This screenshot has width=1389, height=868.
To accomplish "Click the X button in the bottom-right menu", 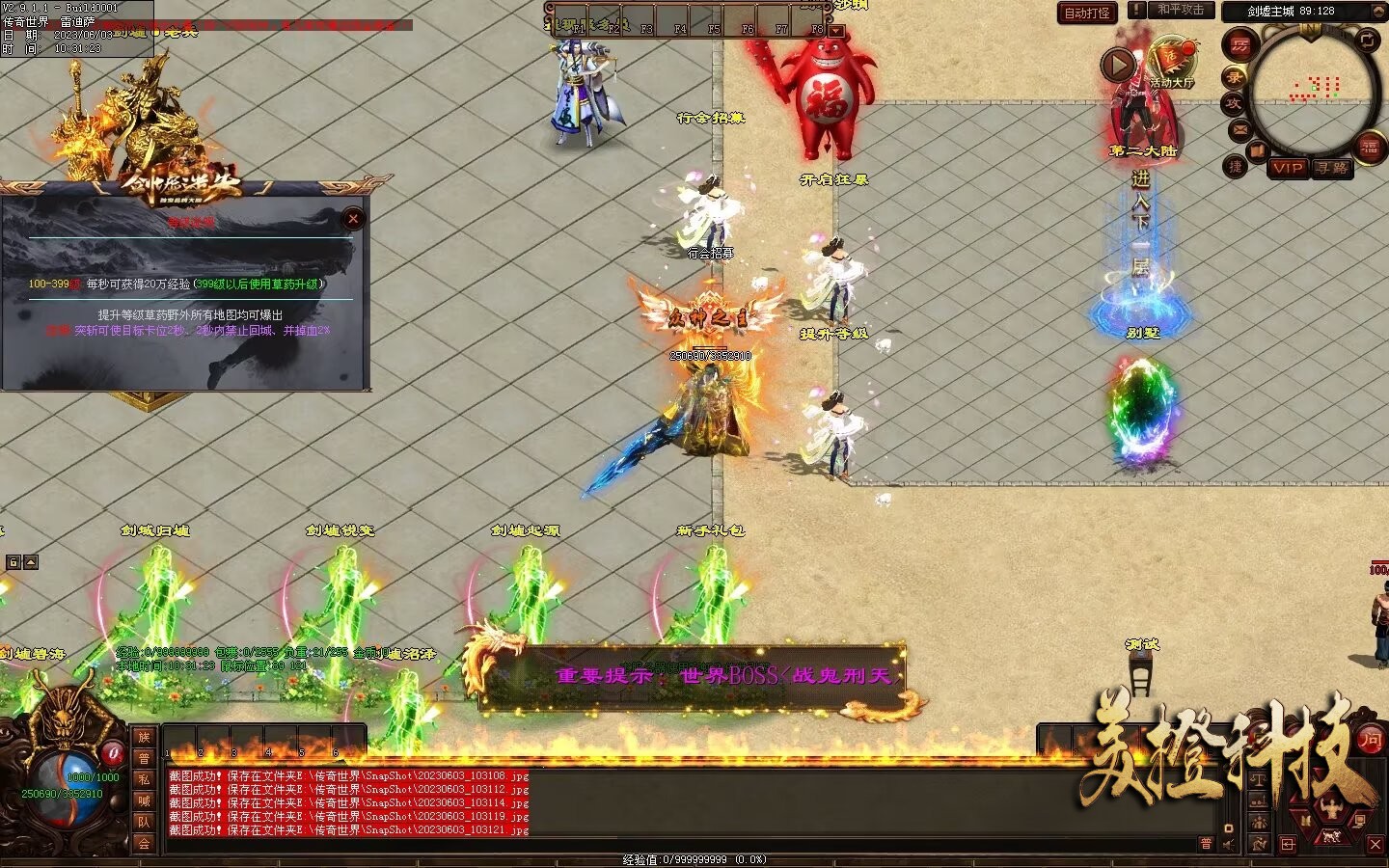I will [x=1375, y=844].
